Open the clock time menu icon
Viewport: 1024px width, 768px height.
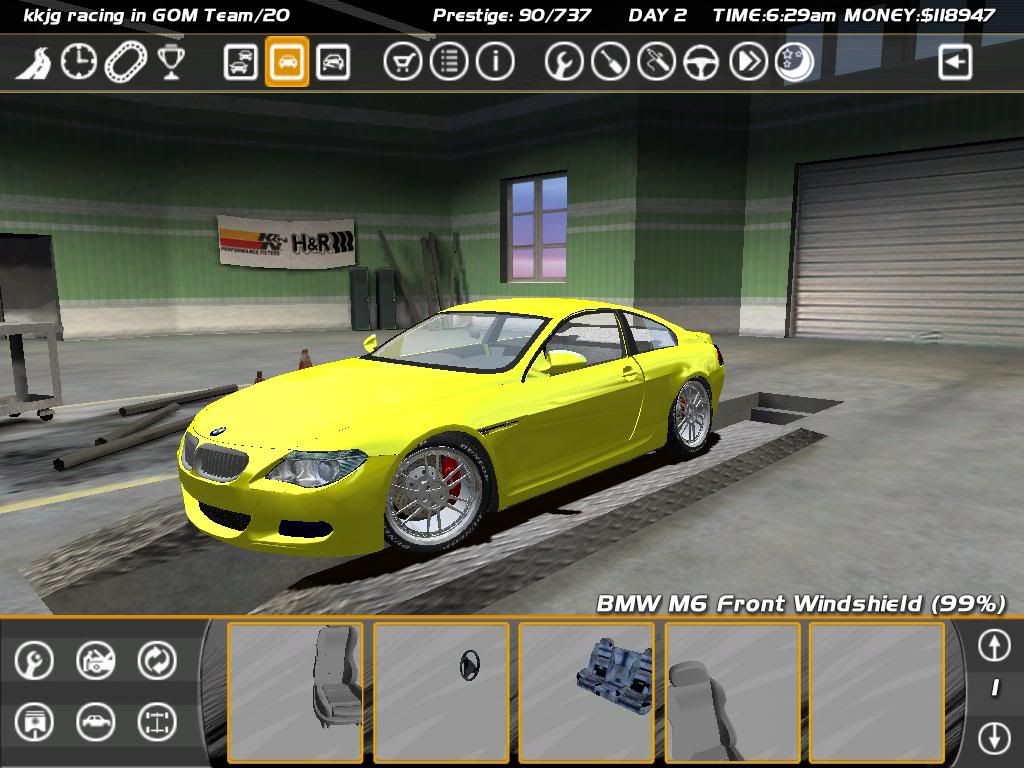click(x=79, y=63)
